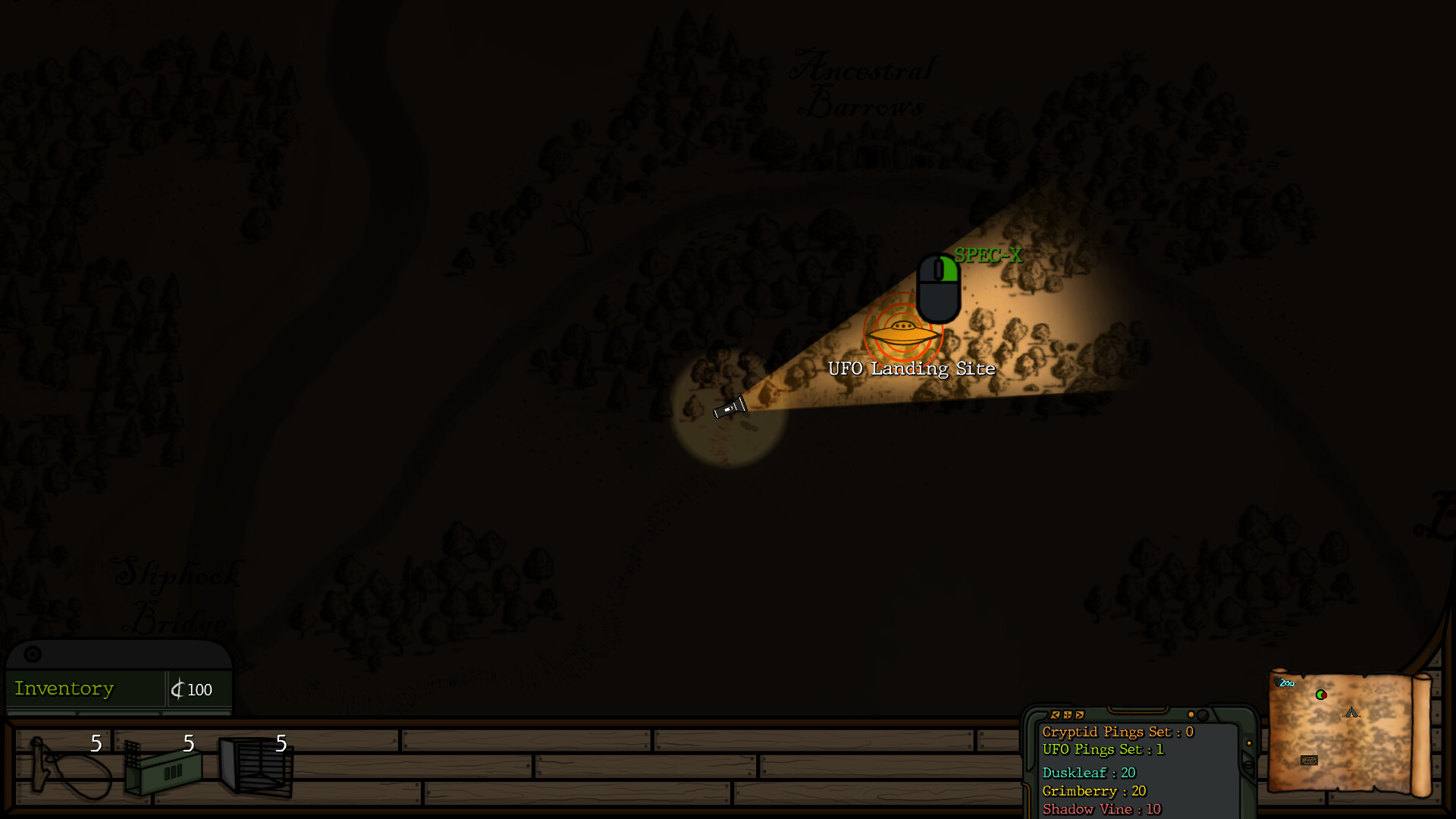Click the UFO Landing Site label text
This screenshot has width=1456, height=819.
tap(912, 369)
